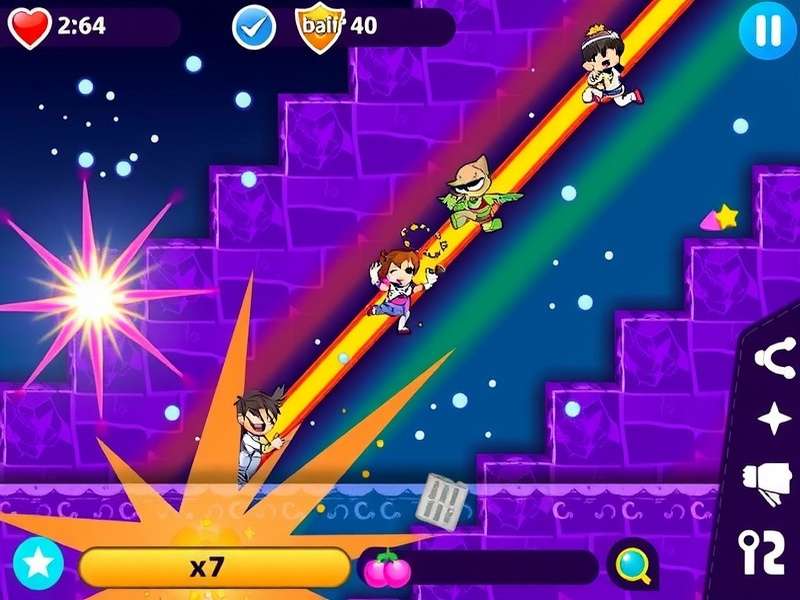Tap the blue checkmark badge
The width and height of the screenshot is (800, 600).
point(254,27)
